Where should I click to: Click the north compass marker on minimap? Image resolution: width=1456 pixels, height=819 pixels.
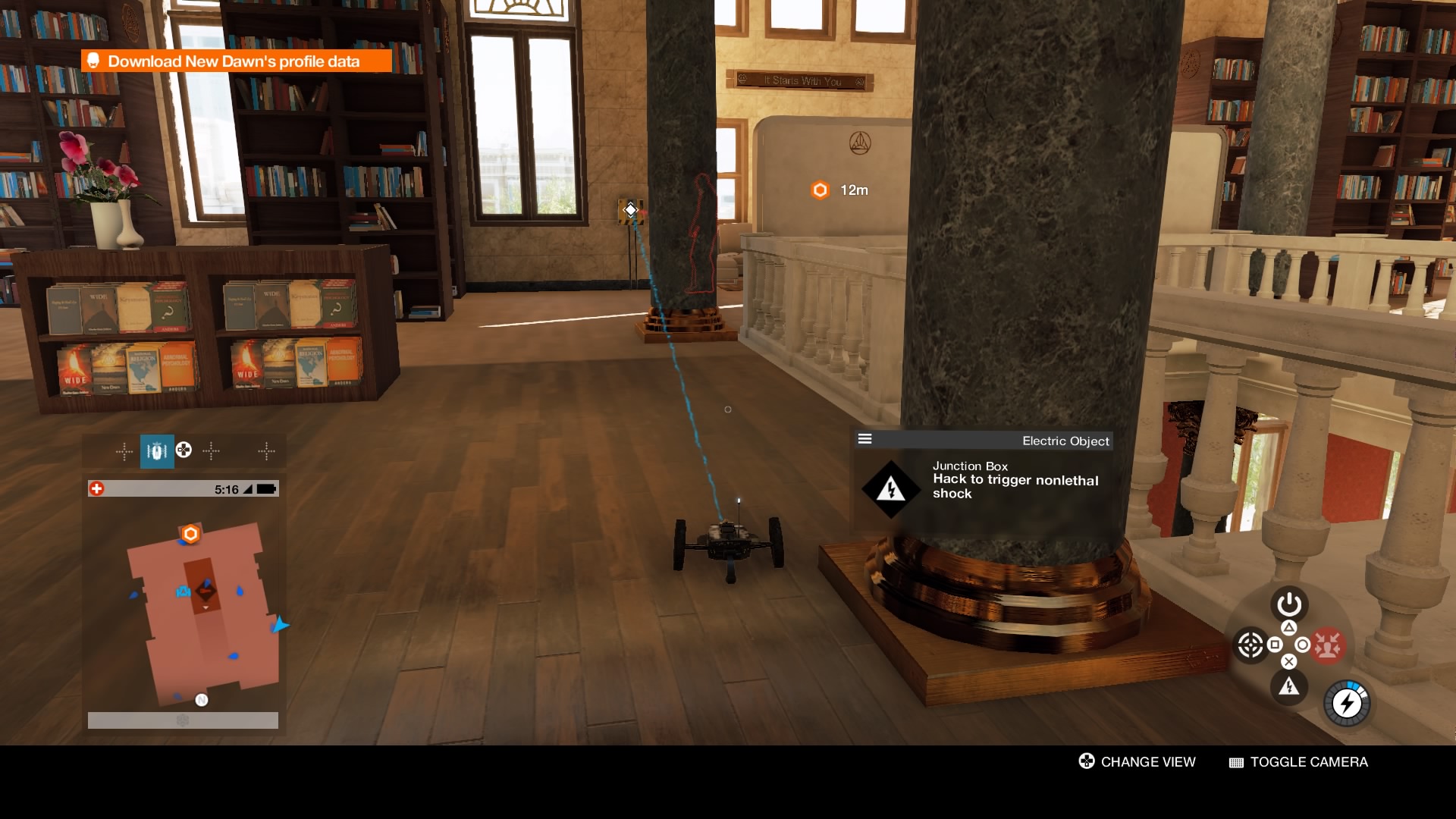click(x=201, y=700)
